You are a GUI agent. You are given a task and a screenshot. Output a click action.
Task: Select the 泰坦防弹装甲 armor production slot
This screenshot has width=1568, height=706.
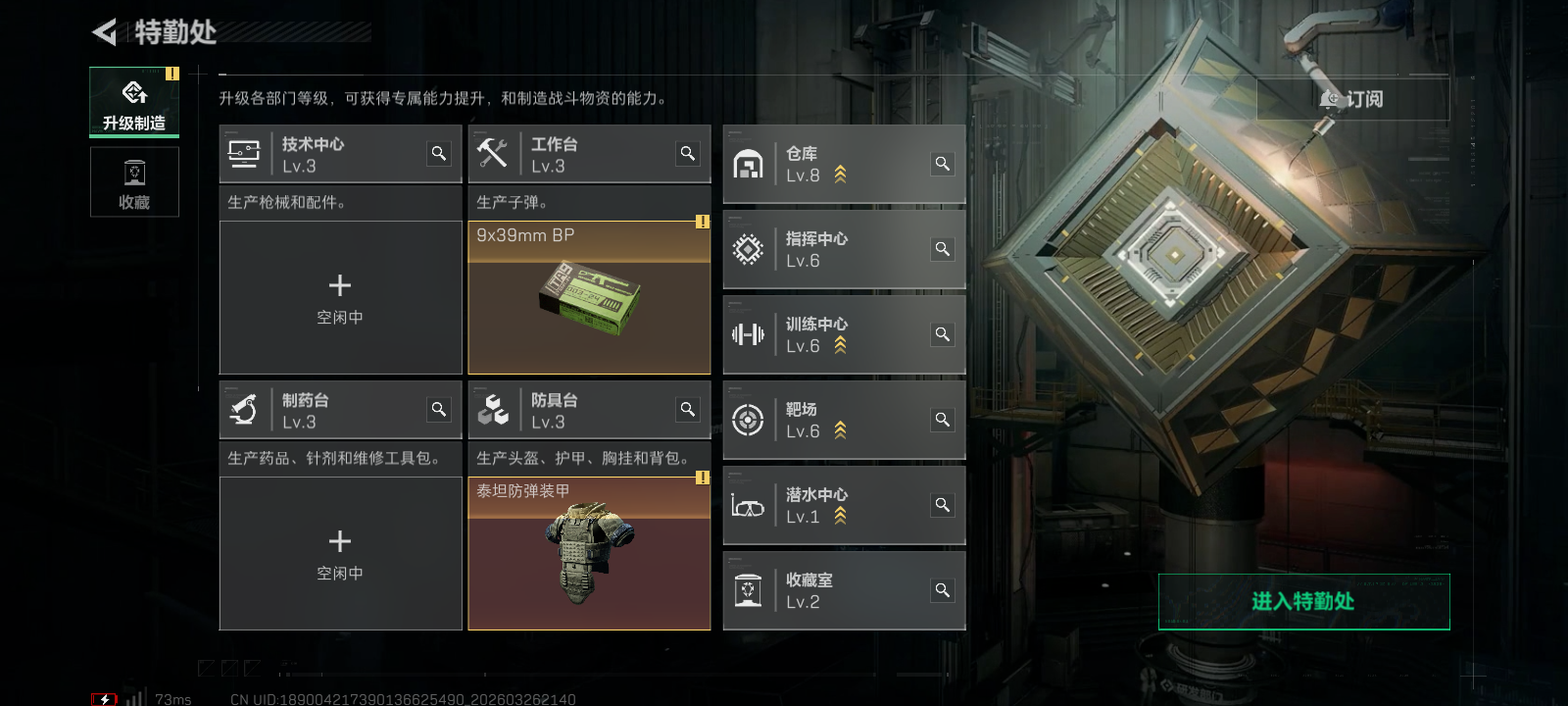click(x=589, y=553)
